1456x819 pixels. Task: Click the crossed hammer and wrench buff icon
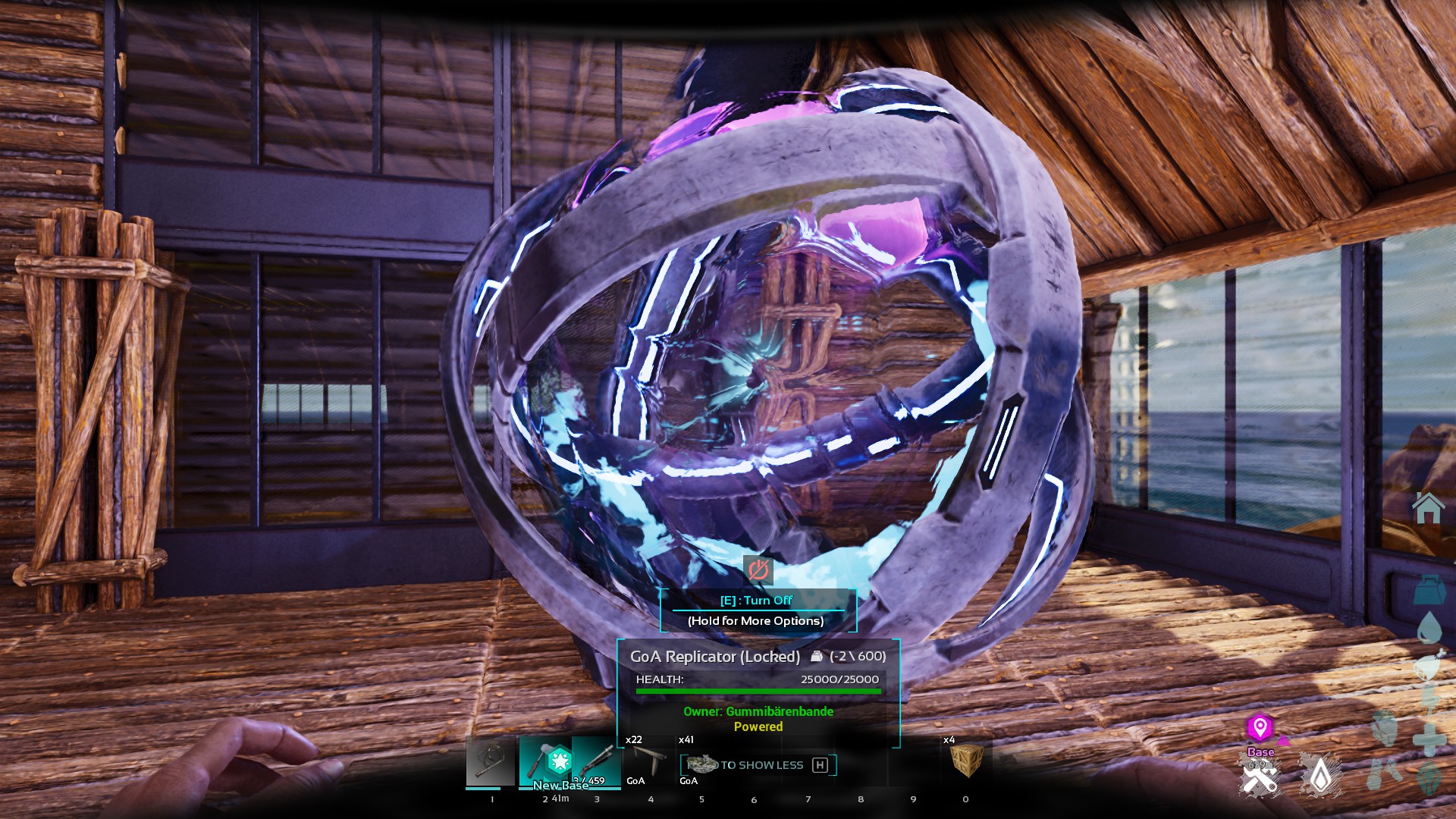1260,779
